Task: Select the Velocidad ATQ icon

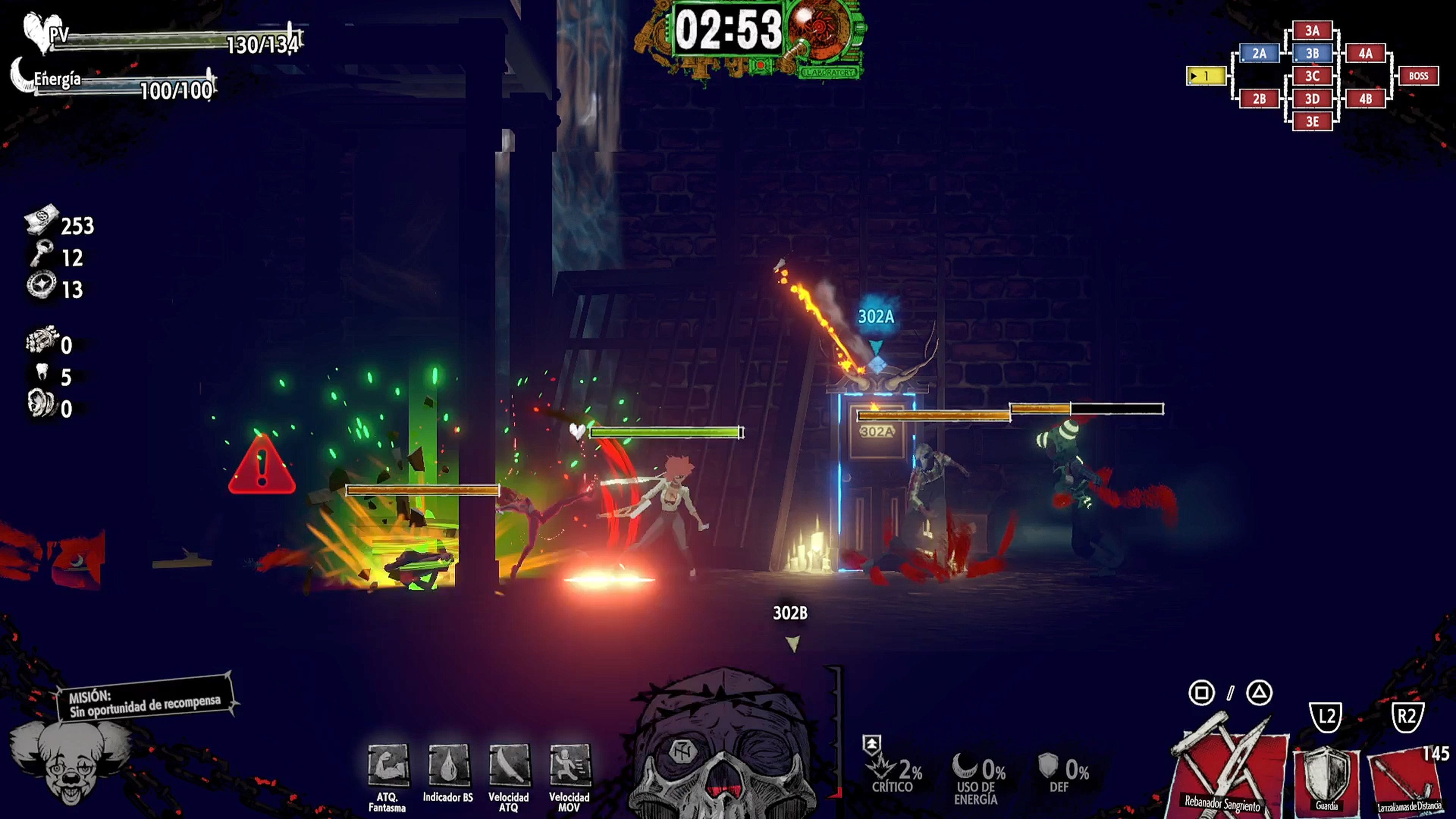Action: (509, 765)
